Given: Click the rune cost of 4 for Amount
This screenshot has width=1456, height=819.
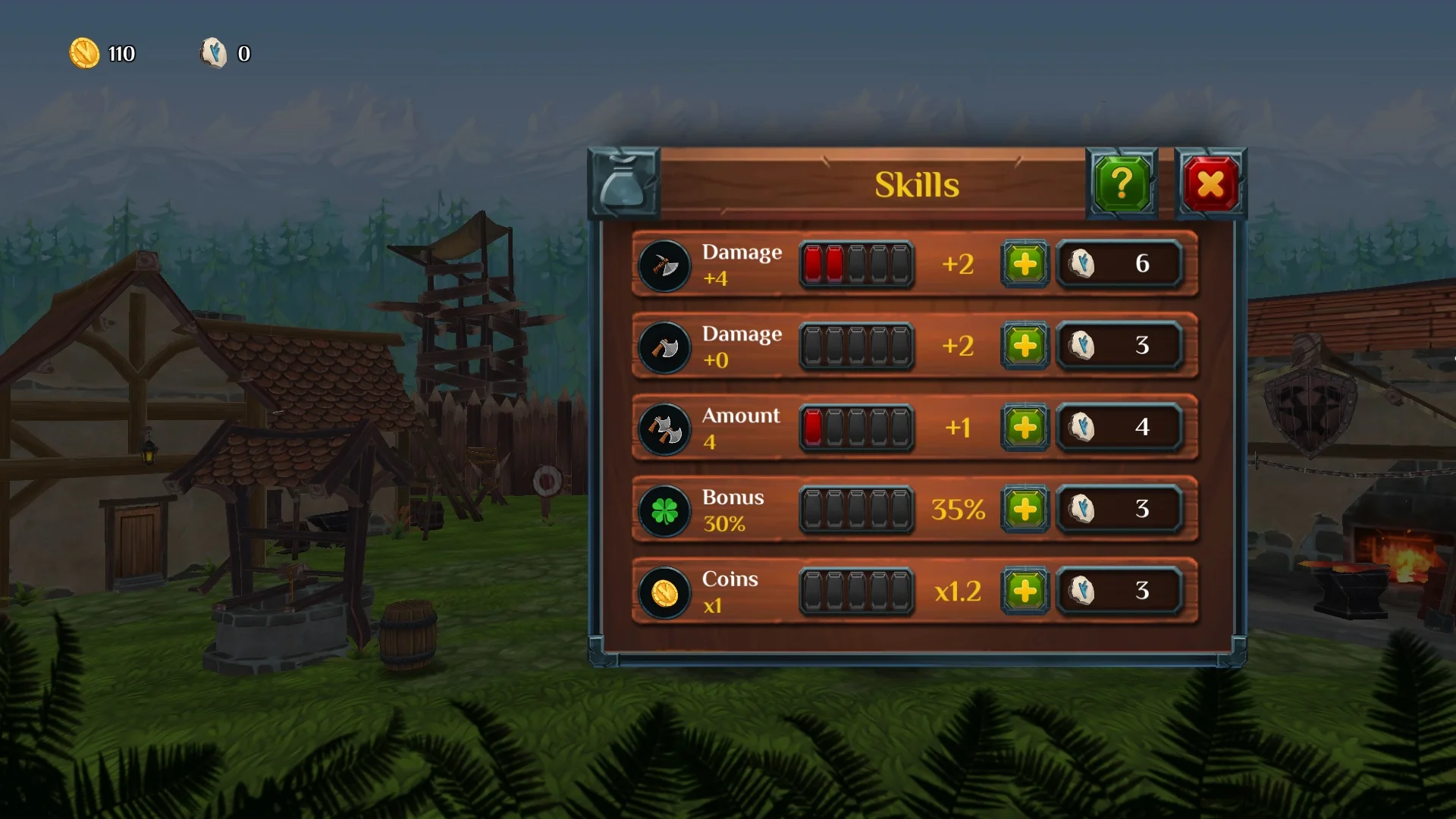Looking at the screenshot, I should [x=1121, y=428].
